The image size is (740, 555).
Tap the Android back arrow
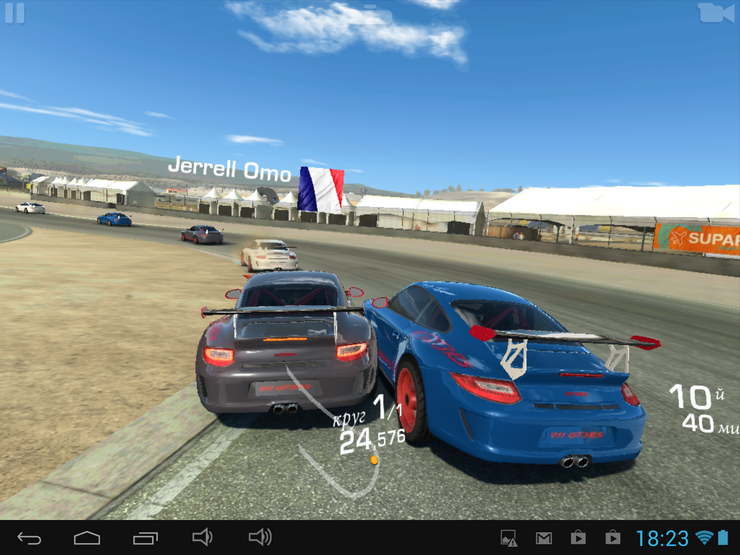[29, 538]
